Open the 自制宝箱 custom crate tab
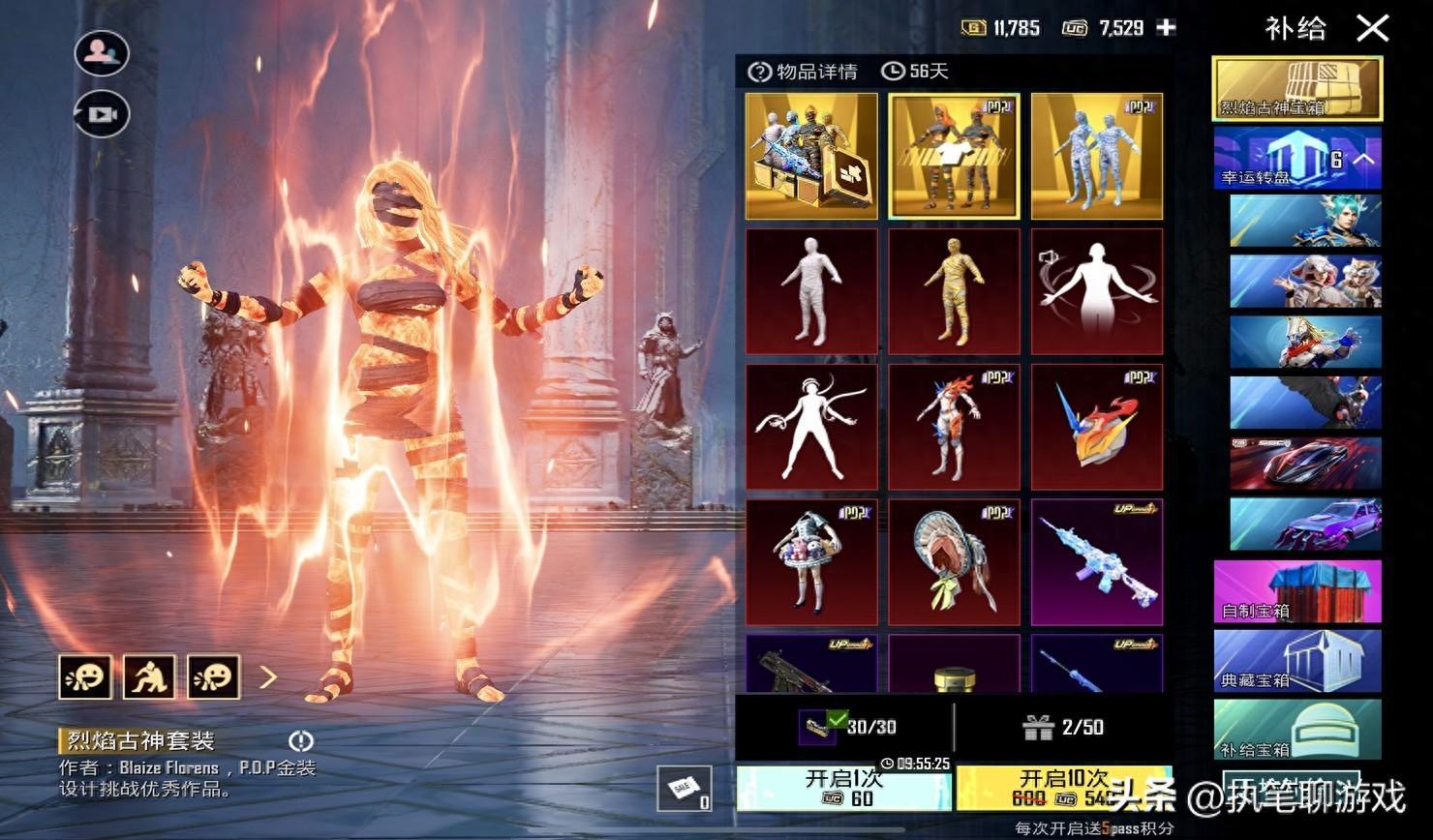The image size is (1433, 840). pyautogui.click(x=1297, y=590)
